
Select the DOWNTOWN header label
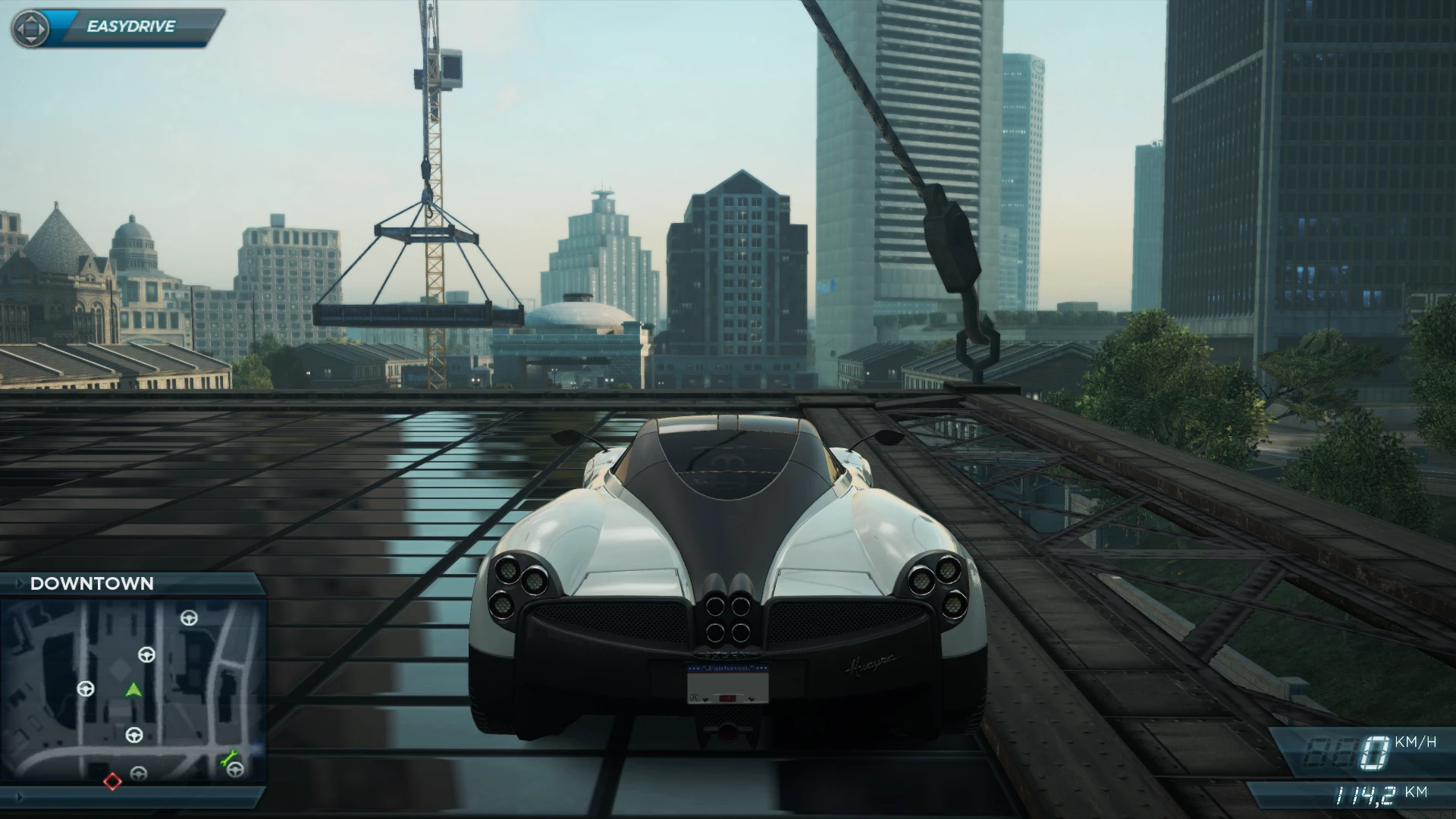click(91, 583)
